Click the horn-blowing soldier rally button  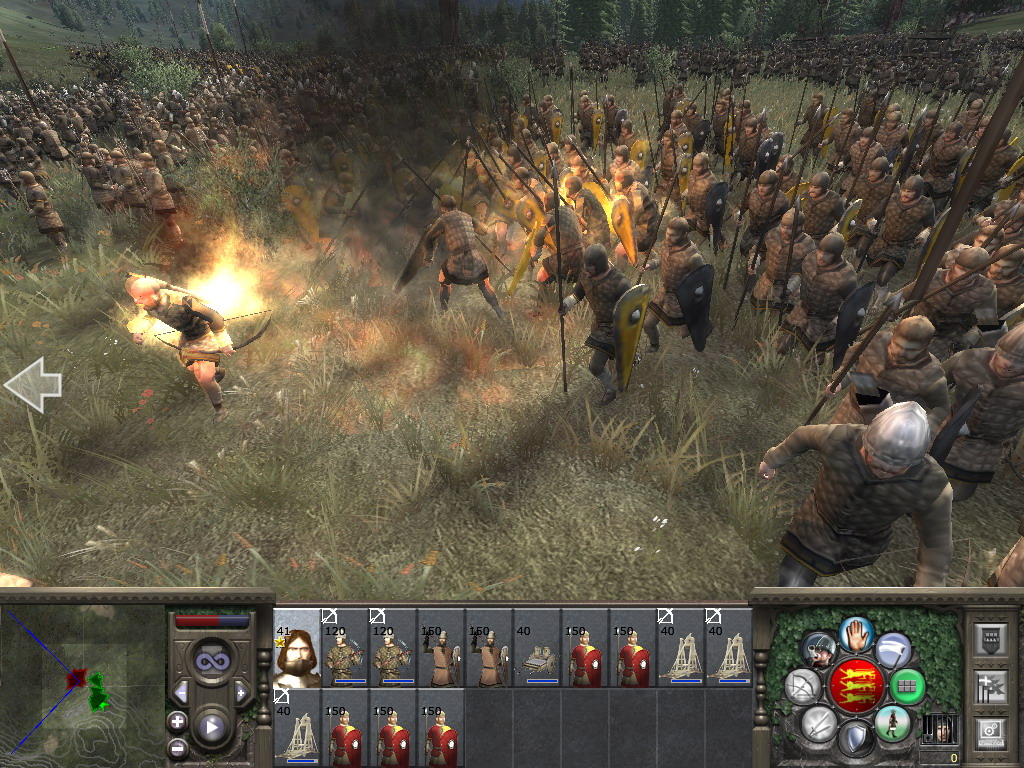(x=819, y=650)
